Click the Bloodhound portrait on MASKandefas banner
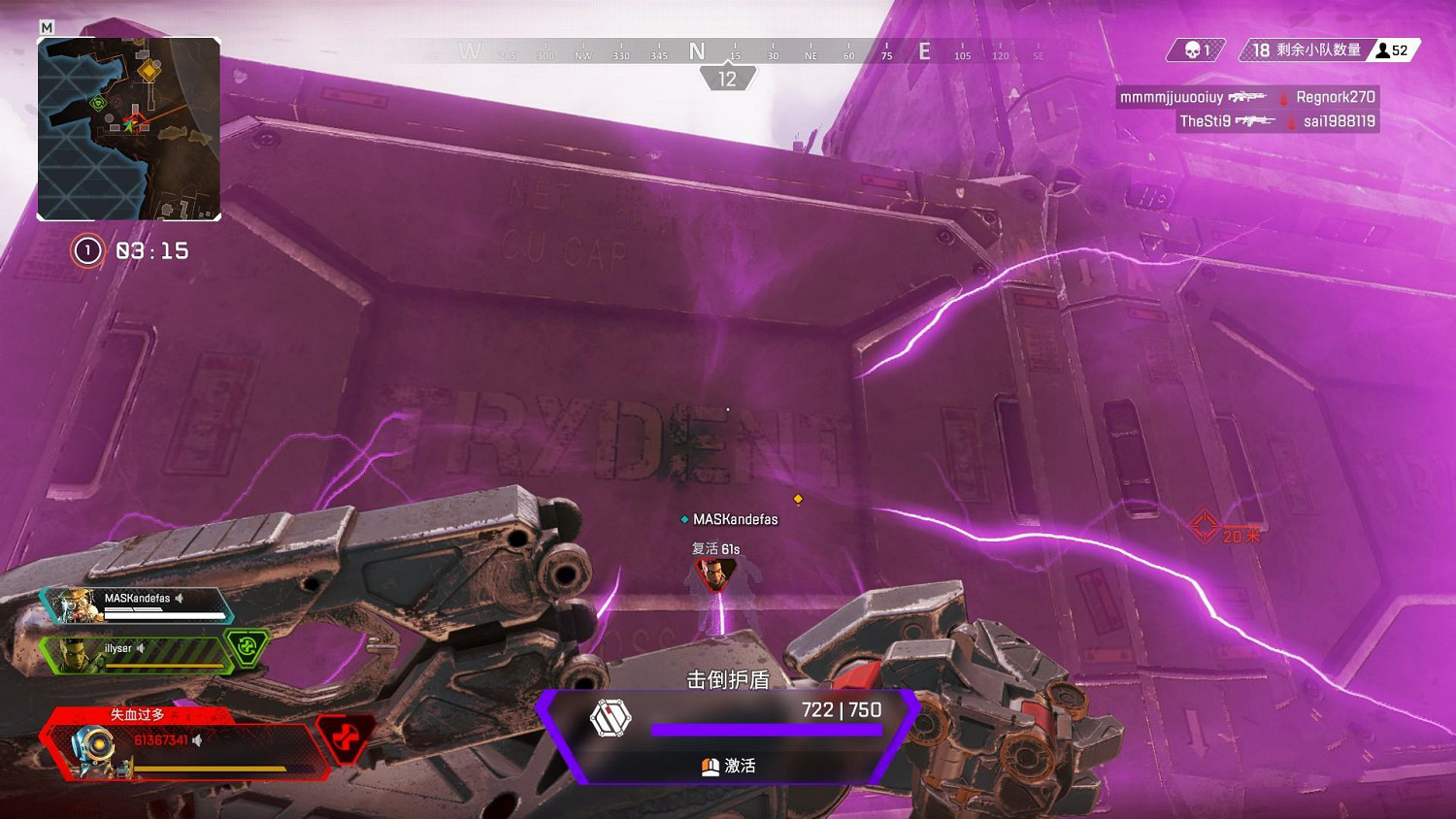The image size is (1456, 819). [76, 604]
